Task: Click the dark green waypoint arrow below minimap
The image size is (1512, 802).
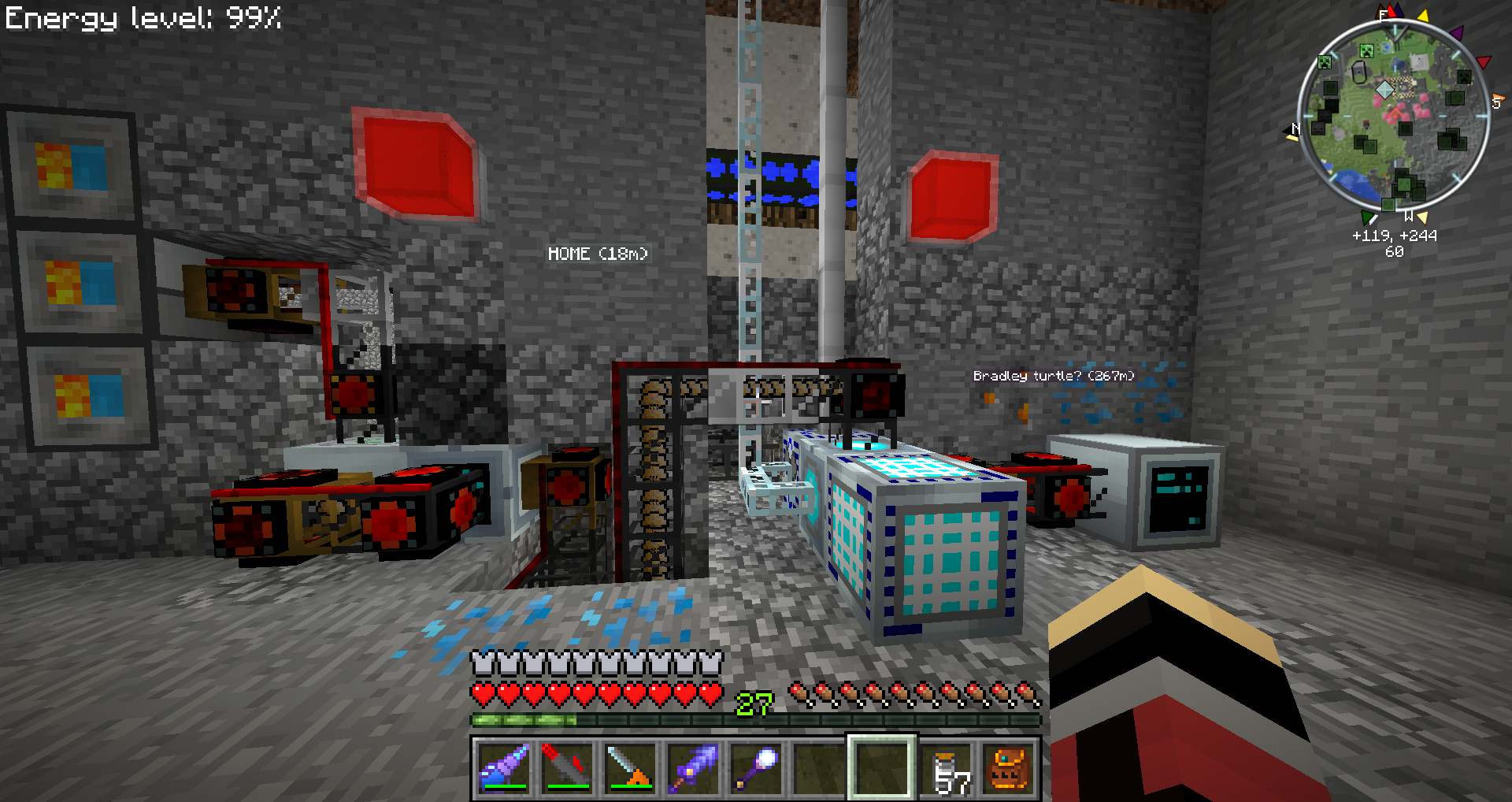Action: pos(1369,217)
